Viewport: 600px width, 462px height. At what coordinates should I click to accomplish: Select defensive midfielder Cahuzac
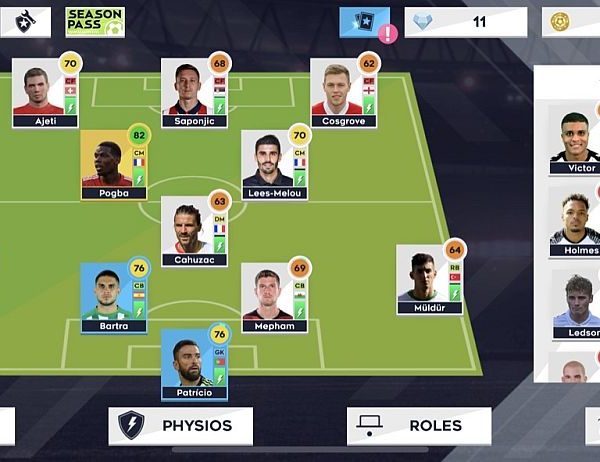coord(194,230)
